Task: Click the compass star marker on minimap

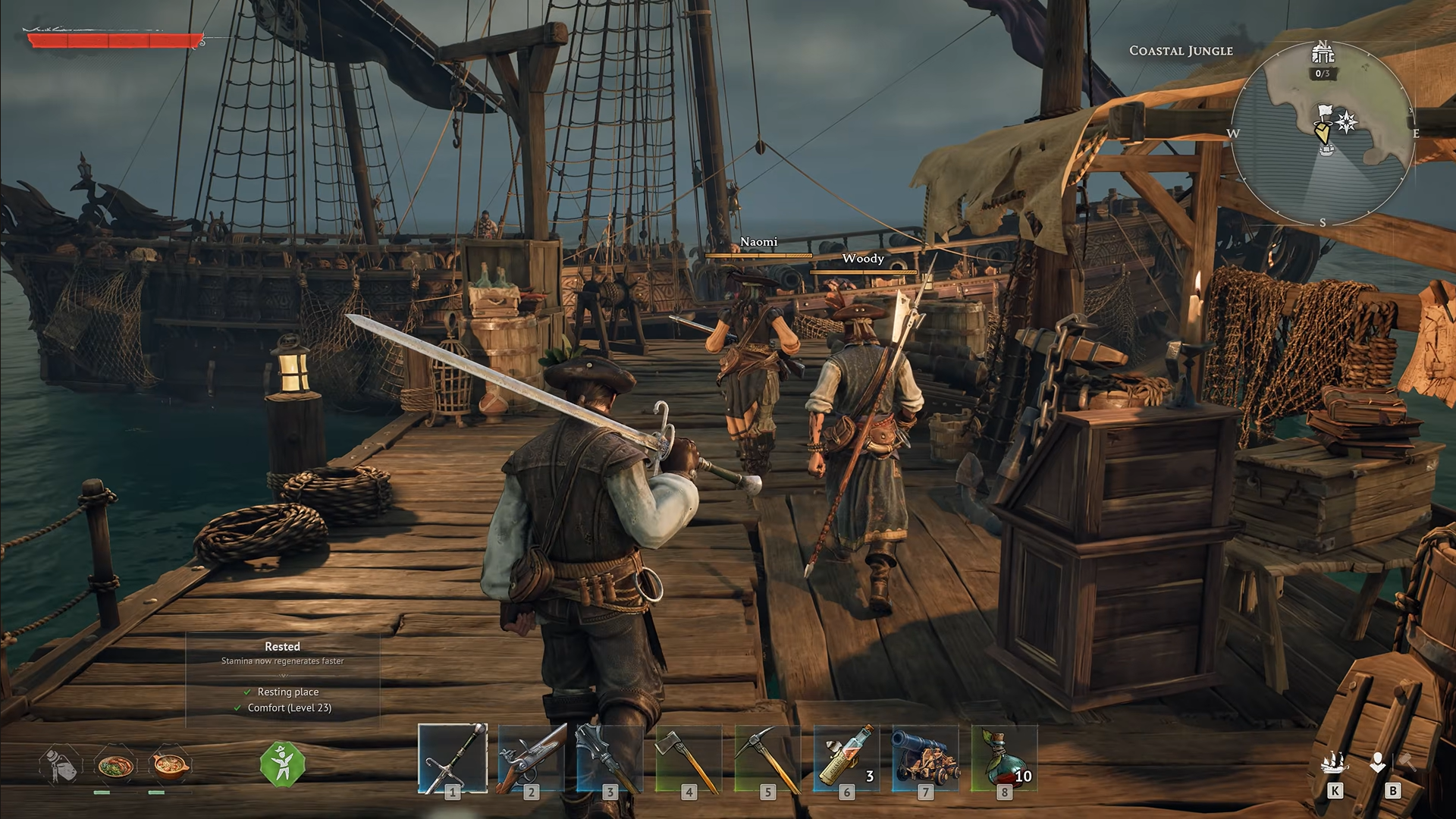Action: coord(1347,122)
